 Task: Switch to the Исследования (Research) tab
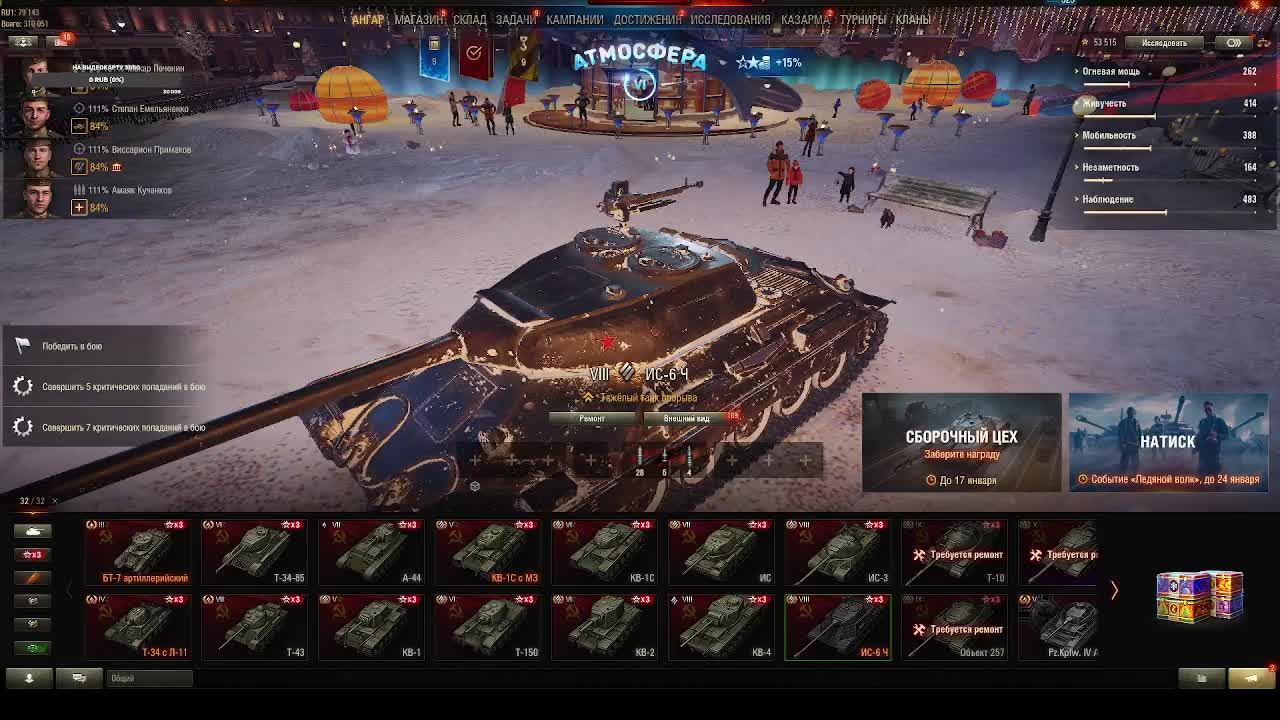[x=730, y=19]
